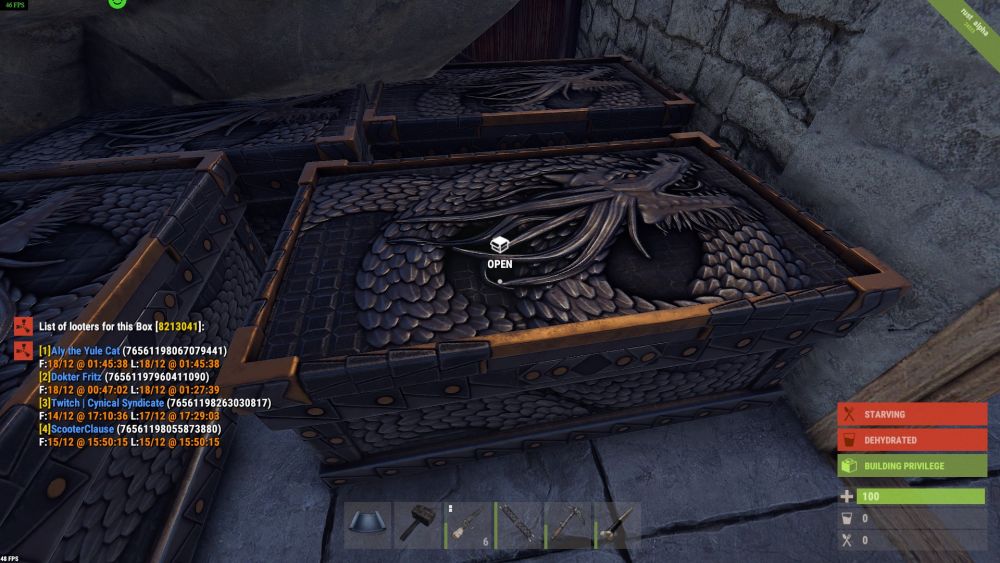This screenshot has height=563, width=1000.
Task: Click looter name Aly the Yule Cat
Action: point(85,351)
